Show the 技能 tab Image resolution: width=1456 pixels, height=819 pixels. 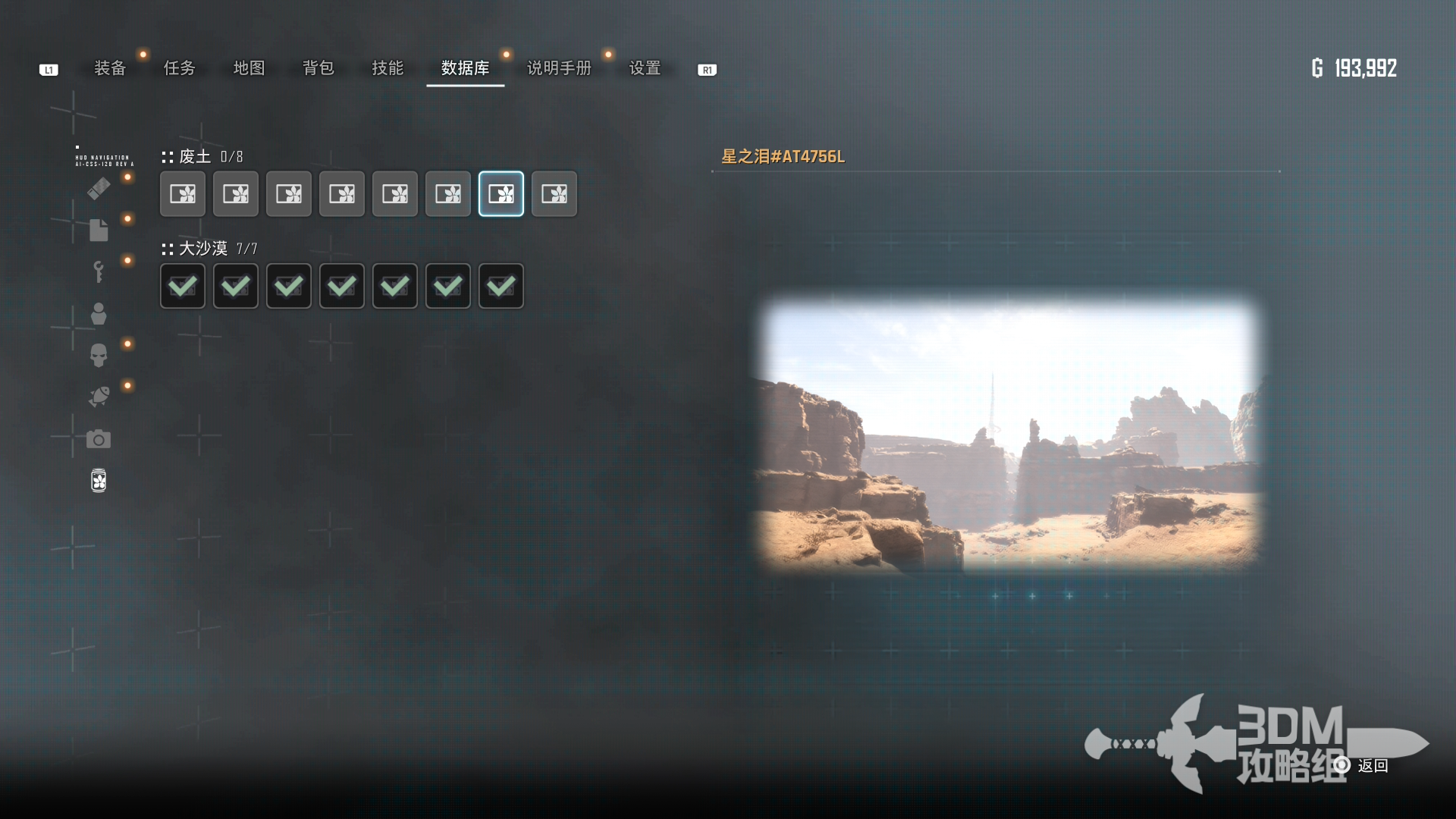click(388, 68)
